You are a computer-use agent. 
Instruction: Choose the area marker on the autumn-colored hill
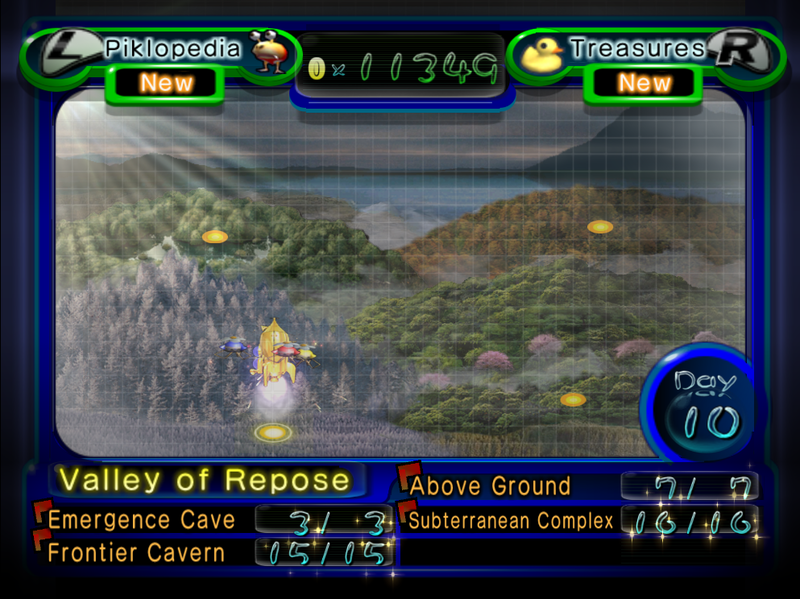click(600, 227)
